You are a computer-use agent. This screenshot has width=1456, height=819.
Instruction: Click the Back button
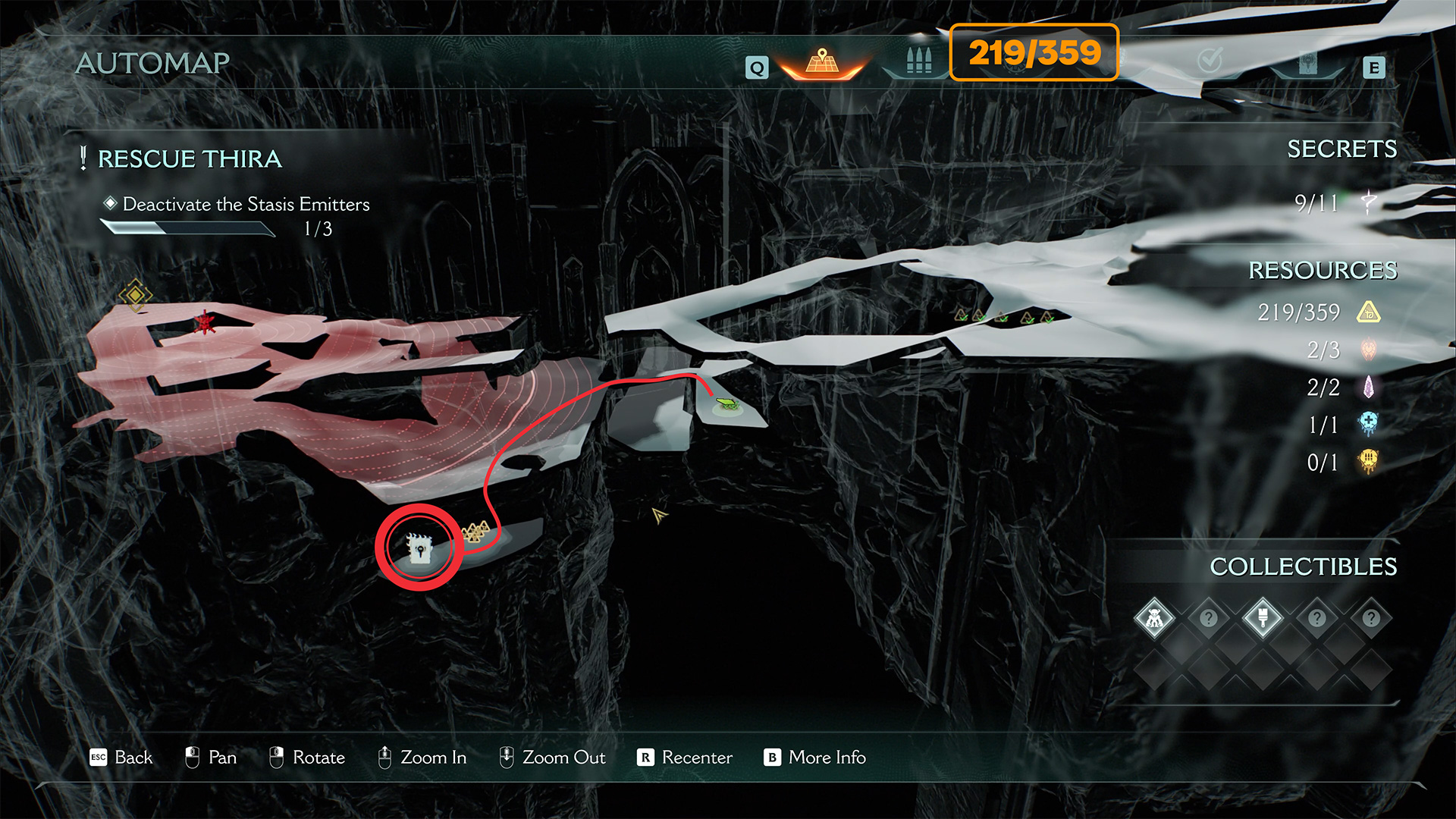tap(121, 758)
